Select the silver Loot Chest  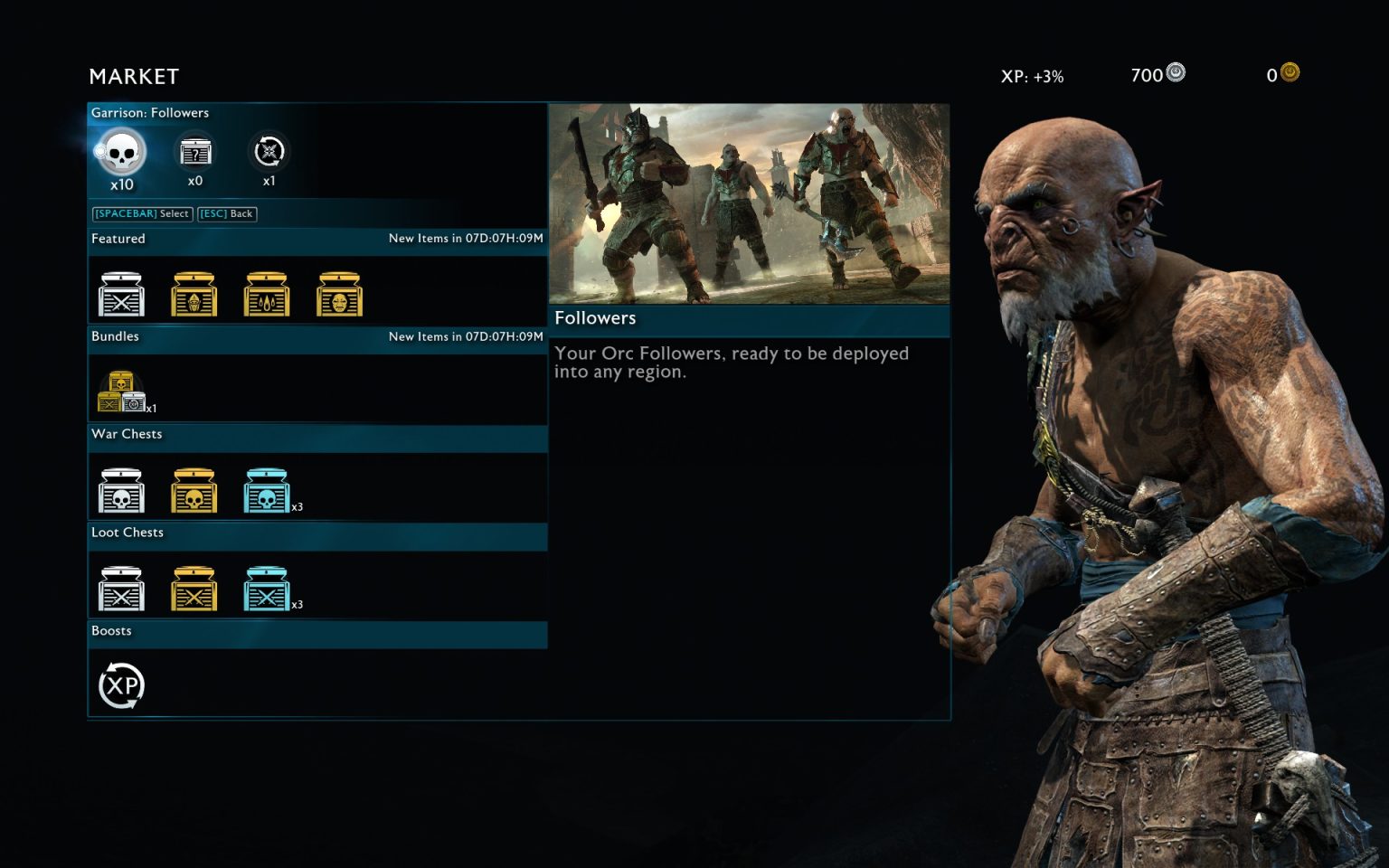pyautogui.click(x=121, y=586)
